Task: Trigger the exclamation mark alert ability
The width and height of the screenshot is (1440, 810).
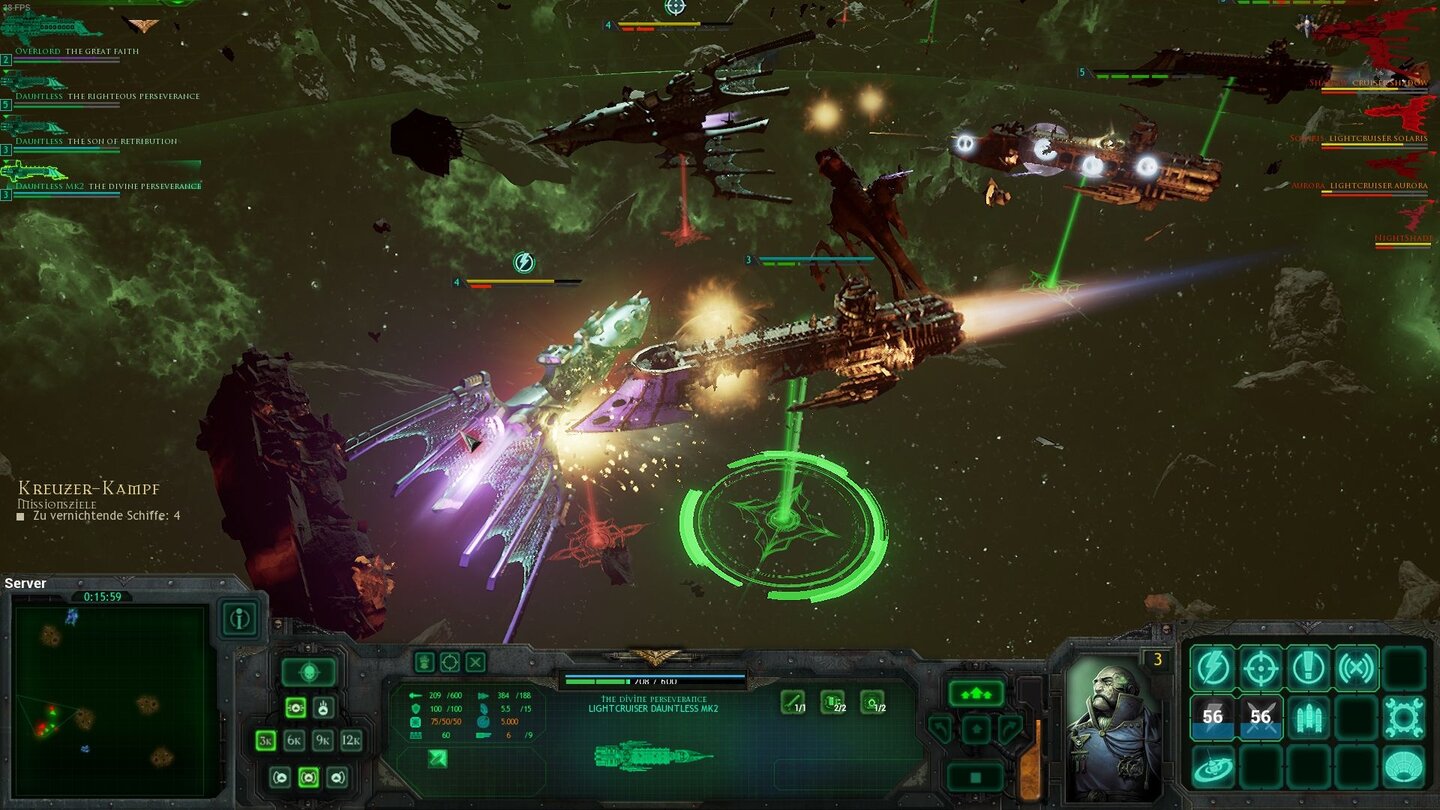Action: point(1309,668)
